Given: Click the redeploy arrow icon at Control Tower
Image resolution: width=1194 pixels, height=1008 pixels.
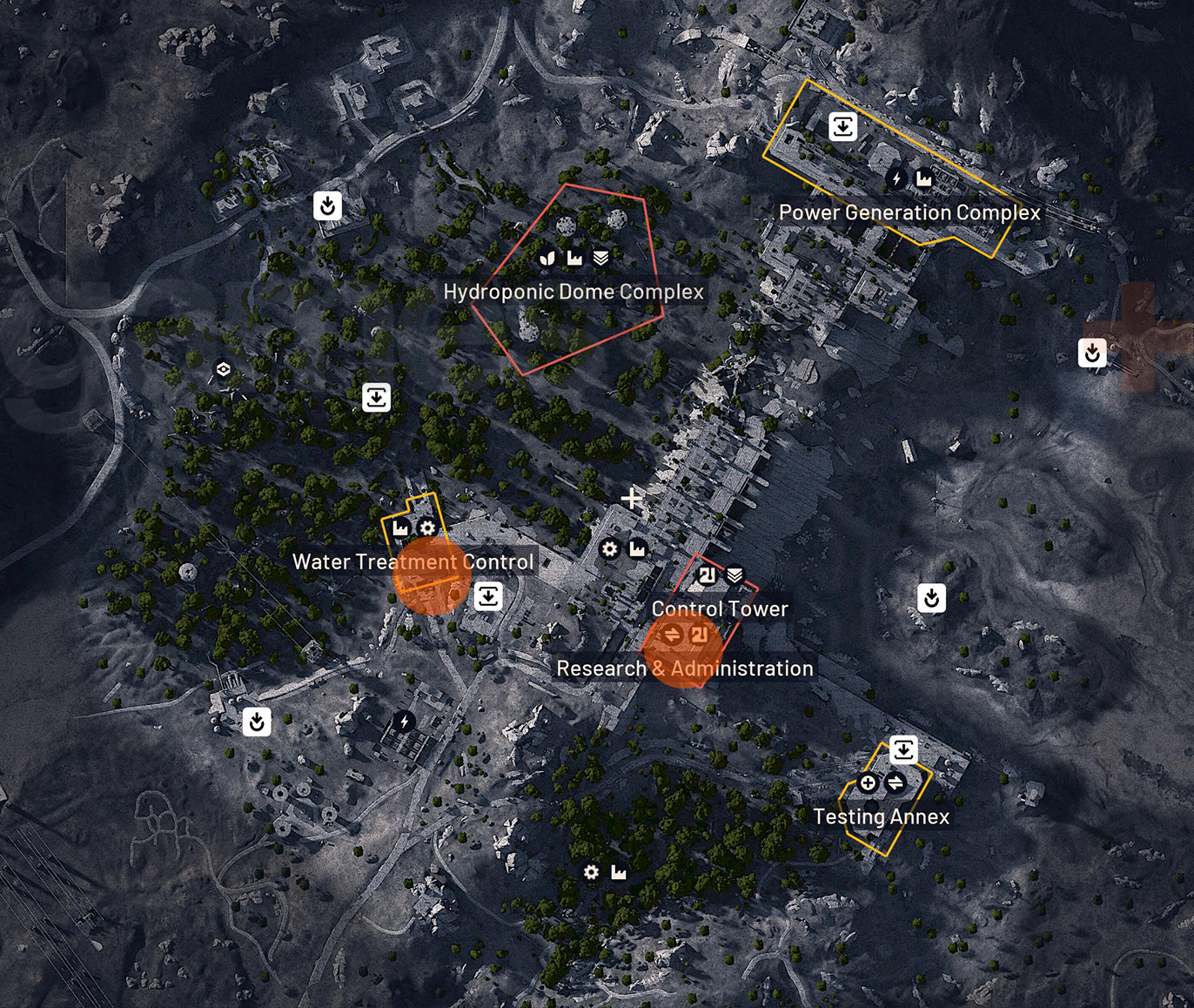Looking at the screenshot, I should click(x=707, y=575).
